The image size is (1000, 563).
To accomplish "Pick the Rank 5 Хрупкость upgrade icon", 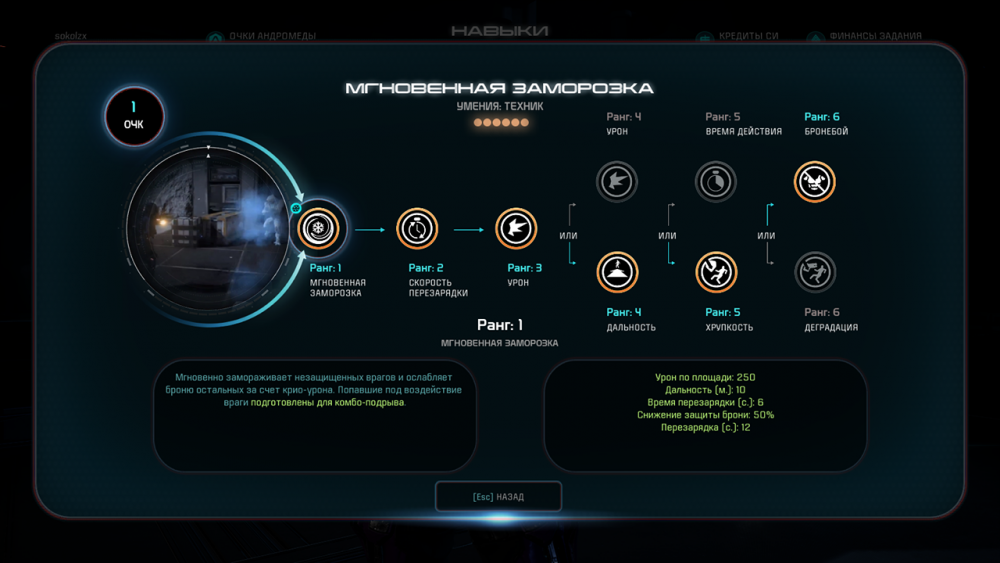I will [716, 272].
